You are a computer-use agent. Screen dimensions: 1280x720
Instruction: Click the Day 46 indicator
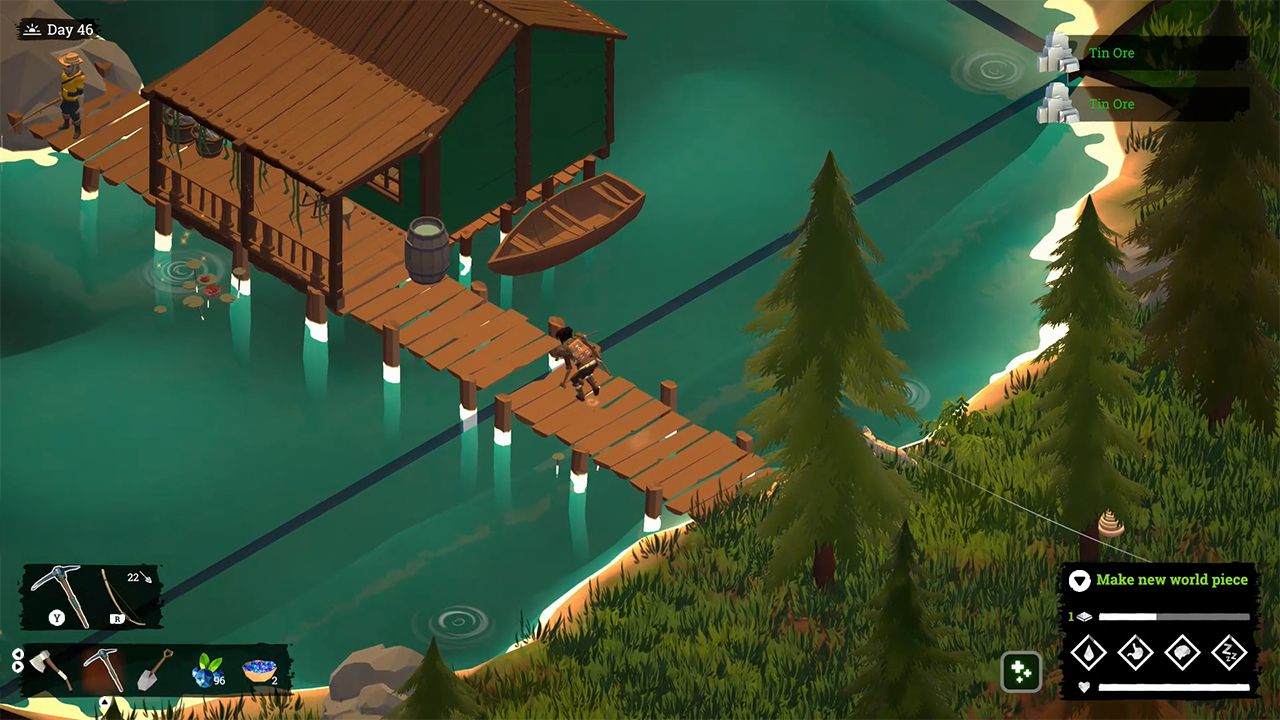click(x=57, y=28)
